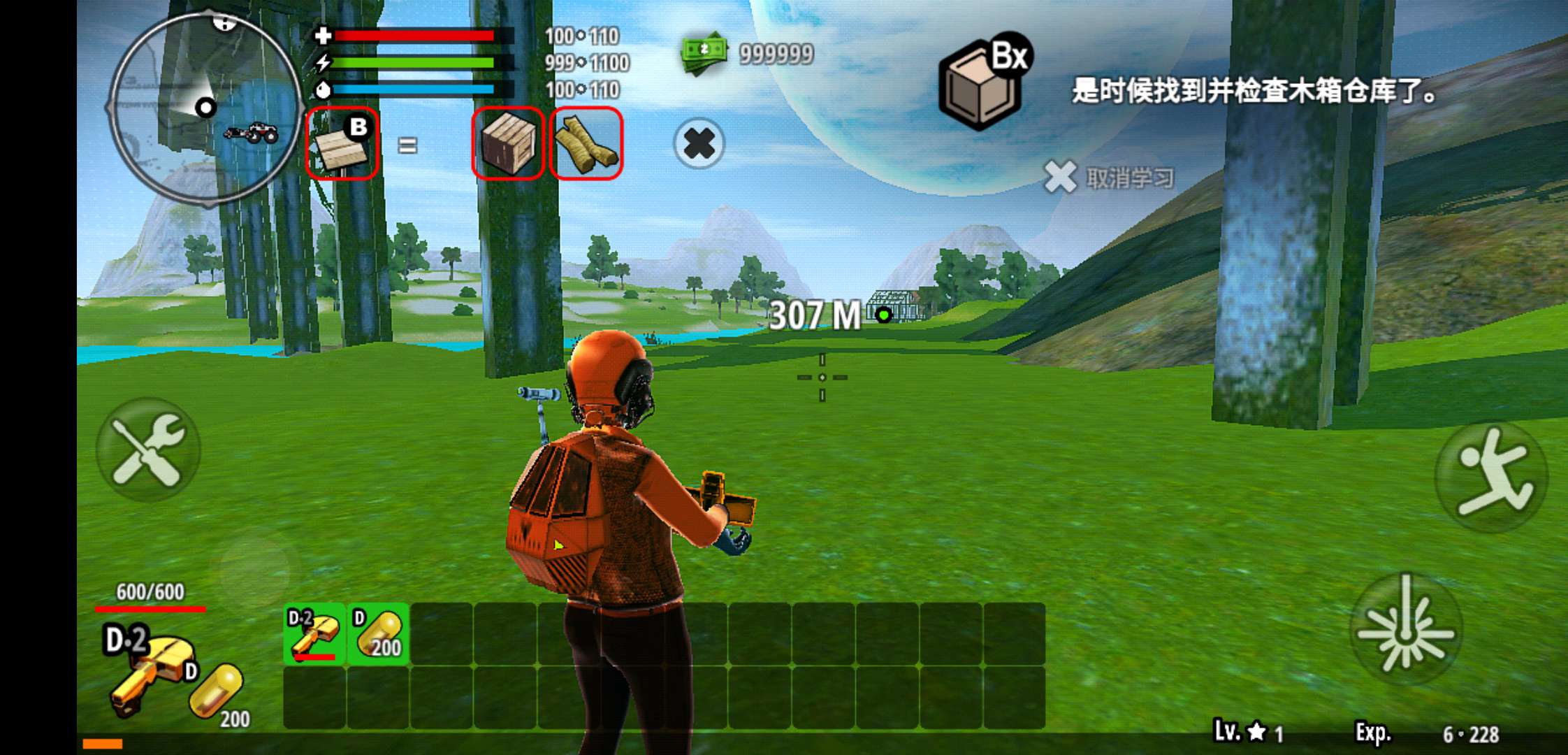Tap the wooden crate ingredient icon

[x=508, y=145]
